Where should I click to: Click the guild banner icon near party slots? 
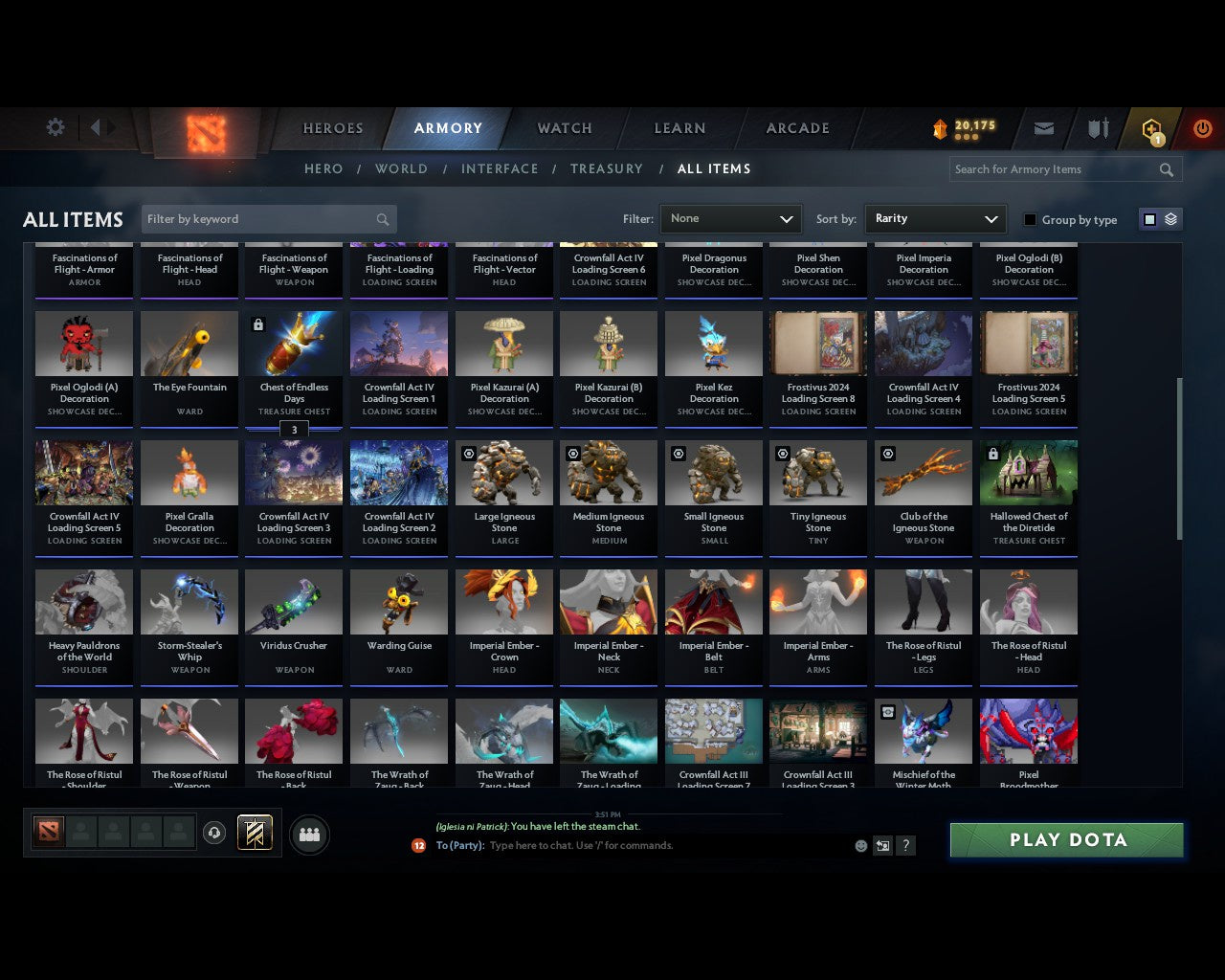[x=254, y=833]
